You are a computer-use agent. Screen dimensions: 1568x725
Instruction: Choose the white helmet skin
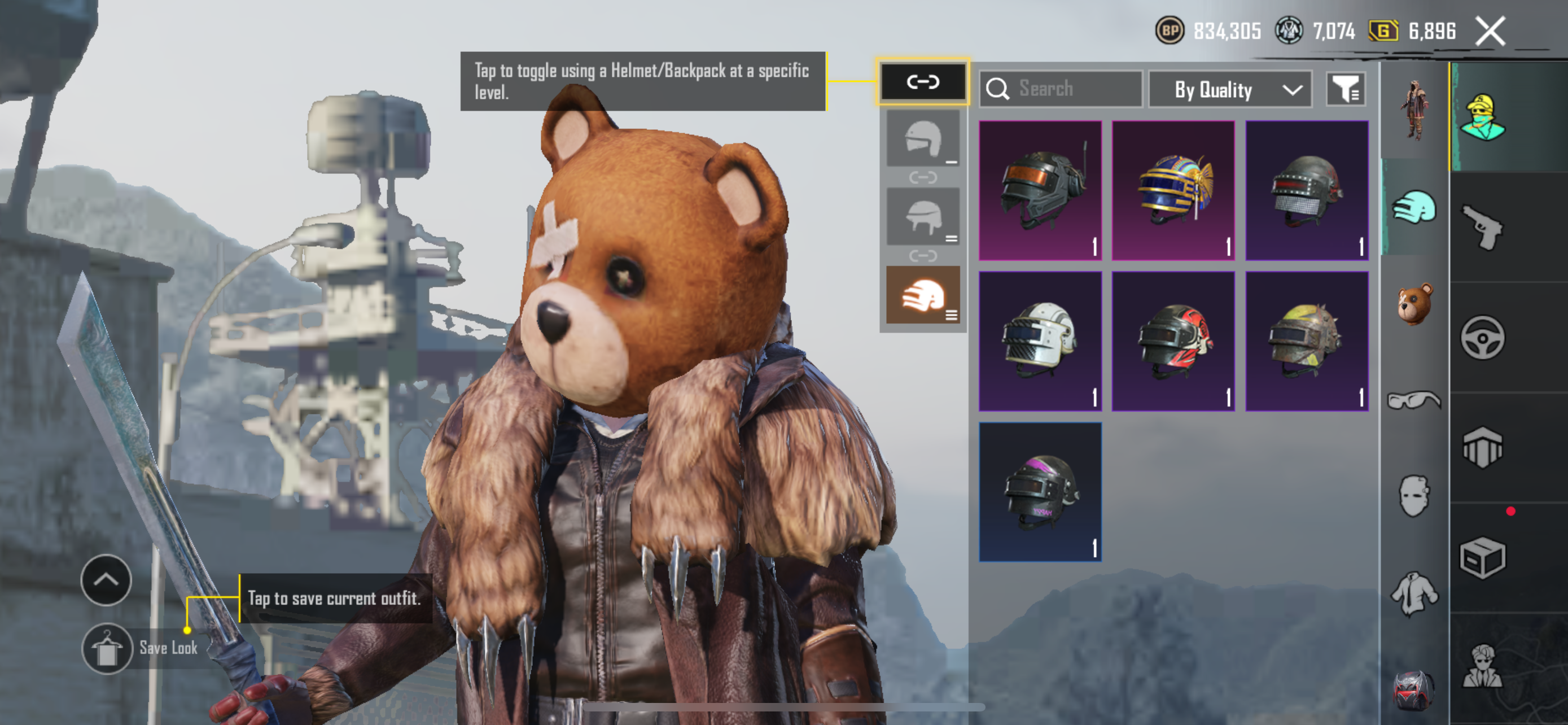click(x=1040, y=341)
